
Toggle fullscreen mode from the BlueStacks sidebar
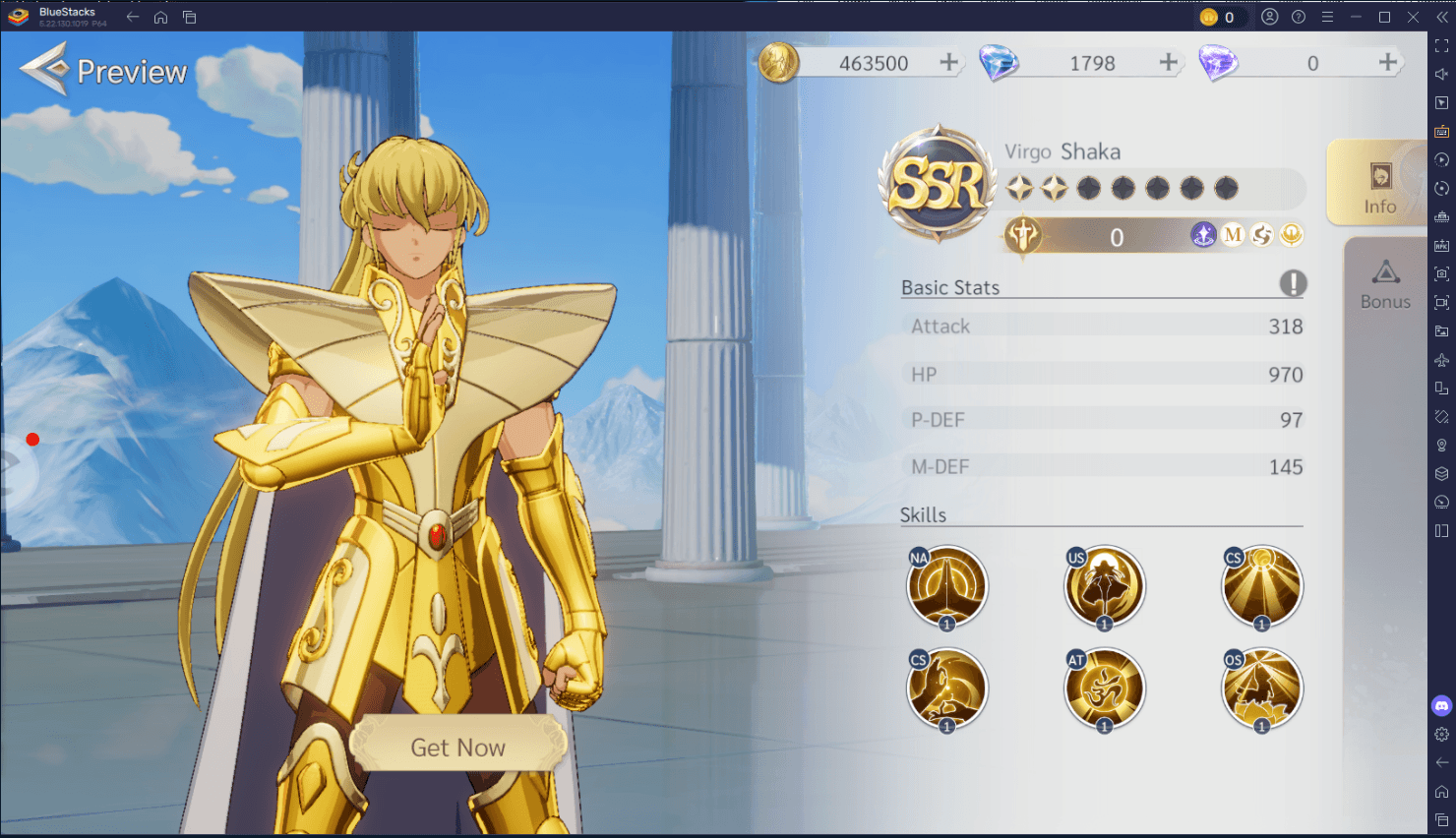[x=1441, y=44]
